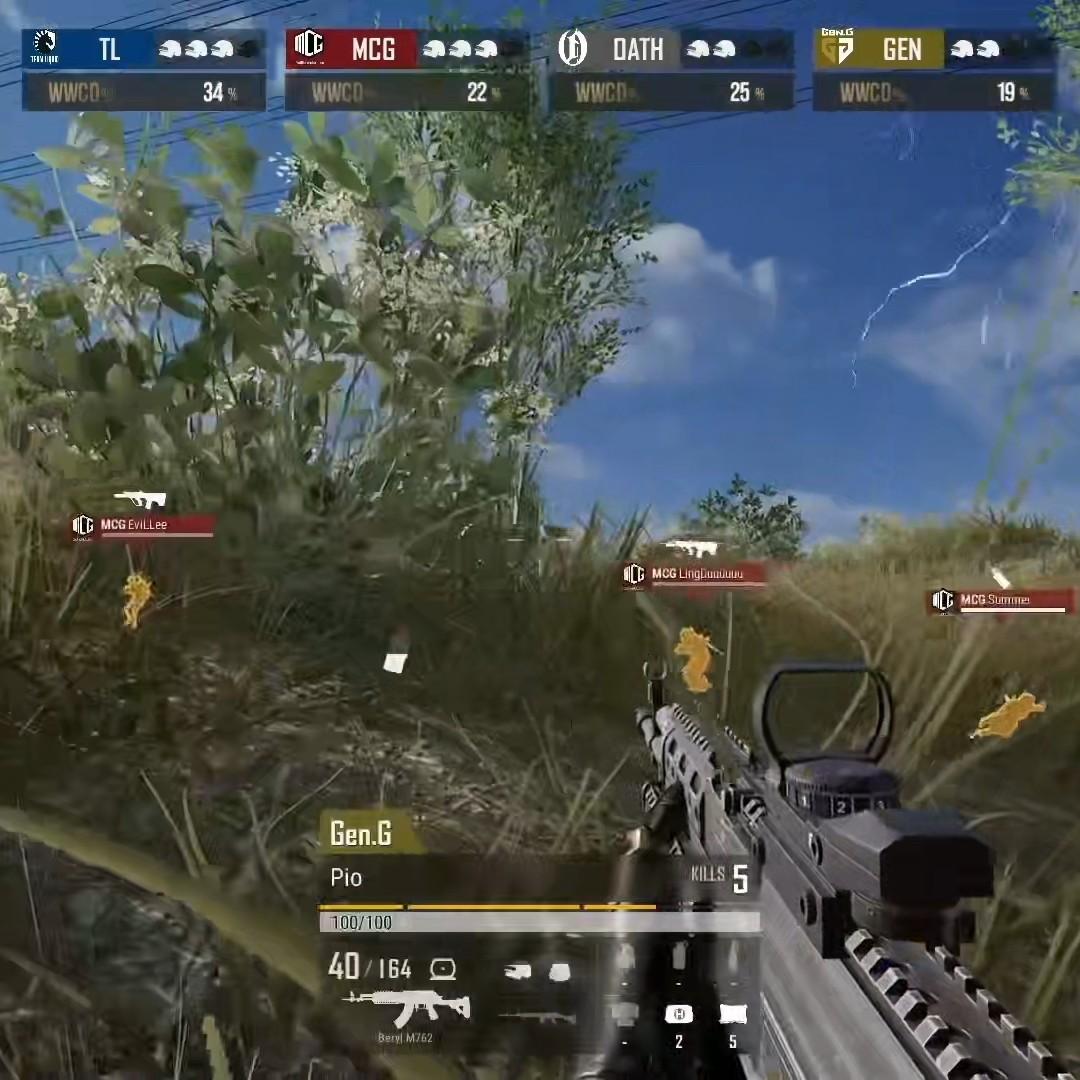Select the bandage item showing 5
The height and width of the screenshot is (1080, 1080).
click(733, 1015)
